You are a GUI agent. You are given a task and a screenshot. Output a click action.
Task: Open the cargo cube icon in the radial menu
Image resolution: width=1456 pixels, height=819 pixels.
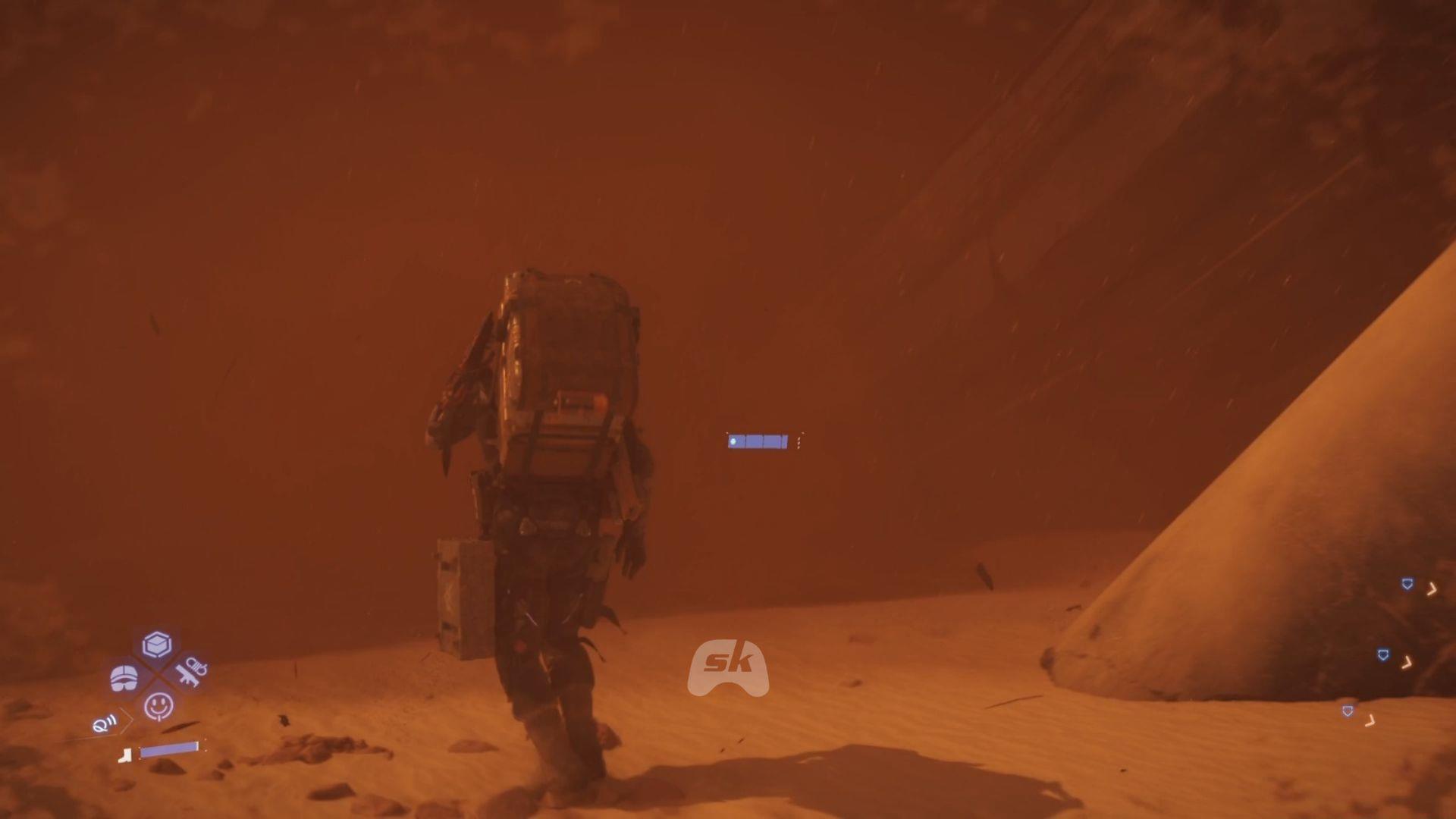[x=155, y=644]
